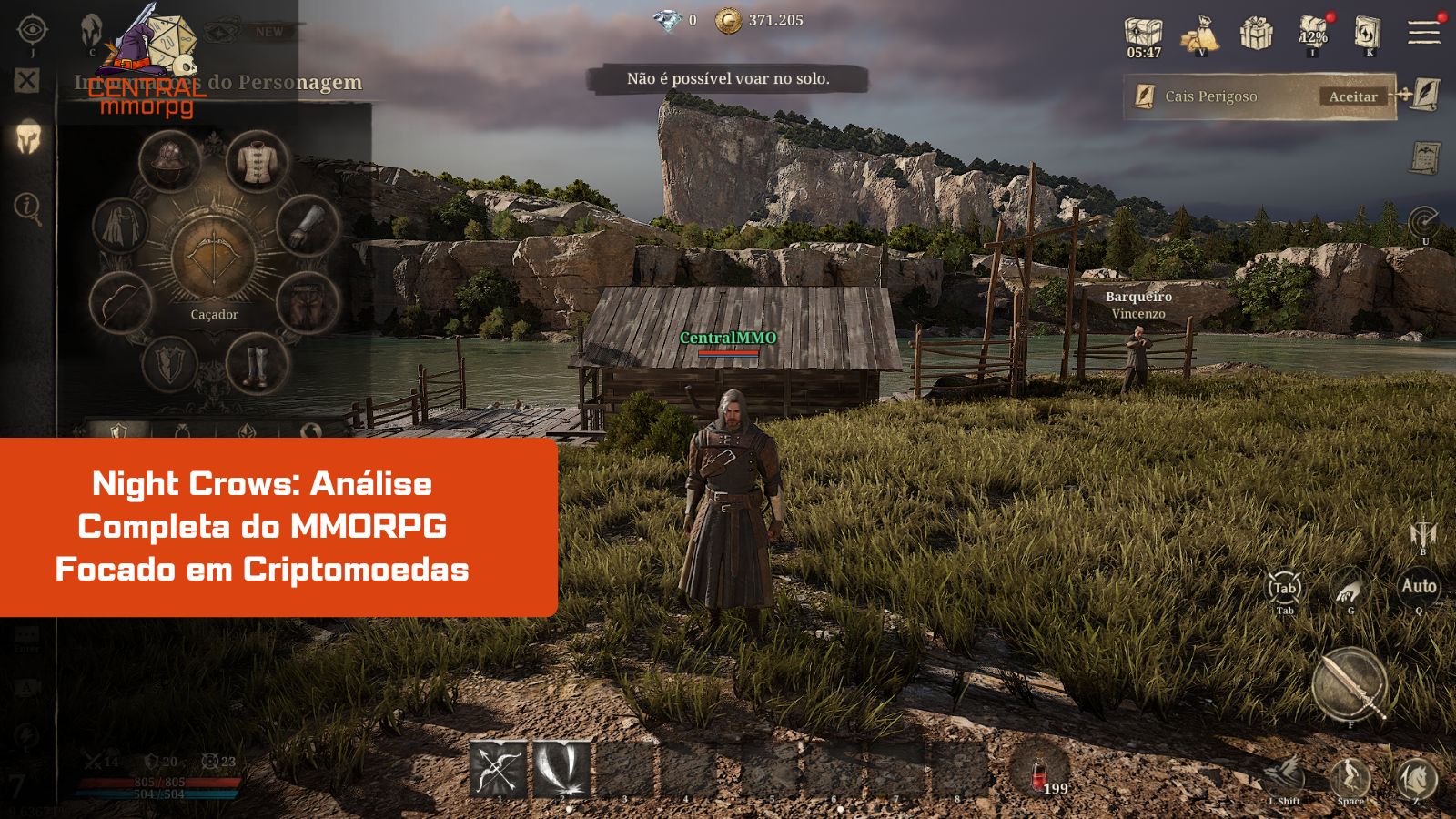Image resolution: width=1456 pixels, height=819 pixels.
Task: Claim the gift box reward
Action: click(1258, 35)
